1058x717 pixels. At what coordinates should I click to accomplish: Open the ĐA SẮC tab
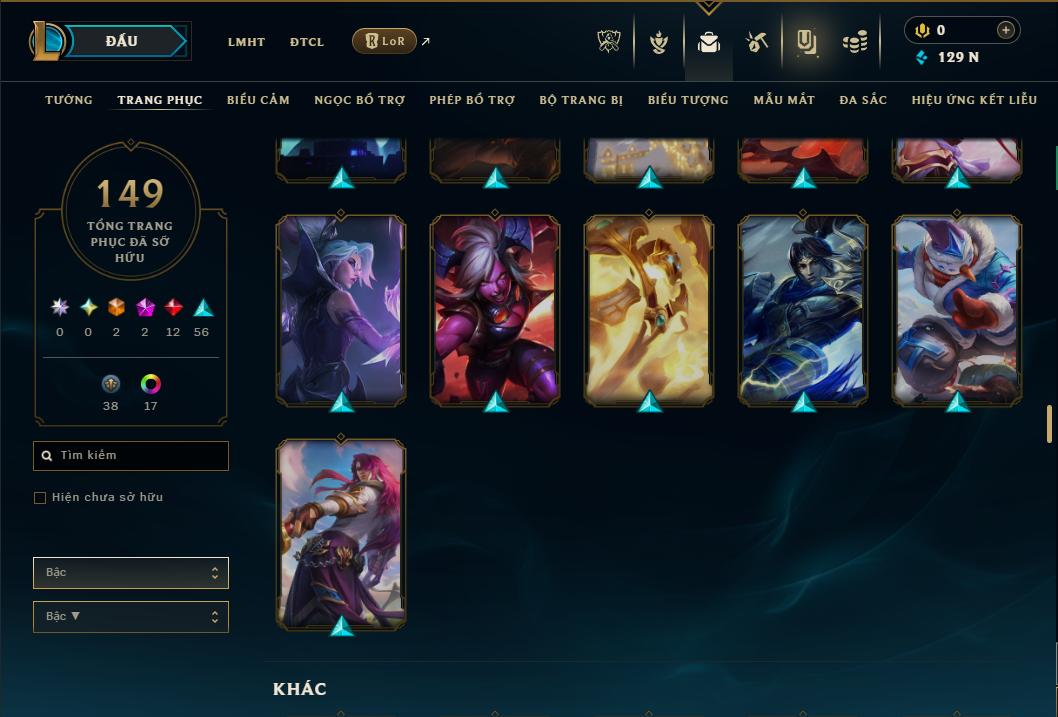click(863, 100)
